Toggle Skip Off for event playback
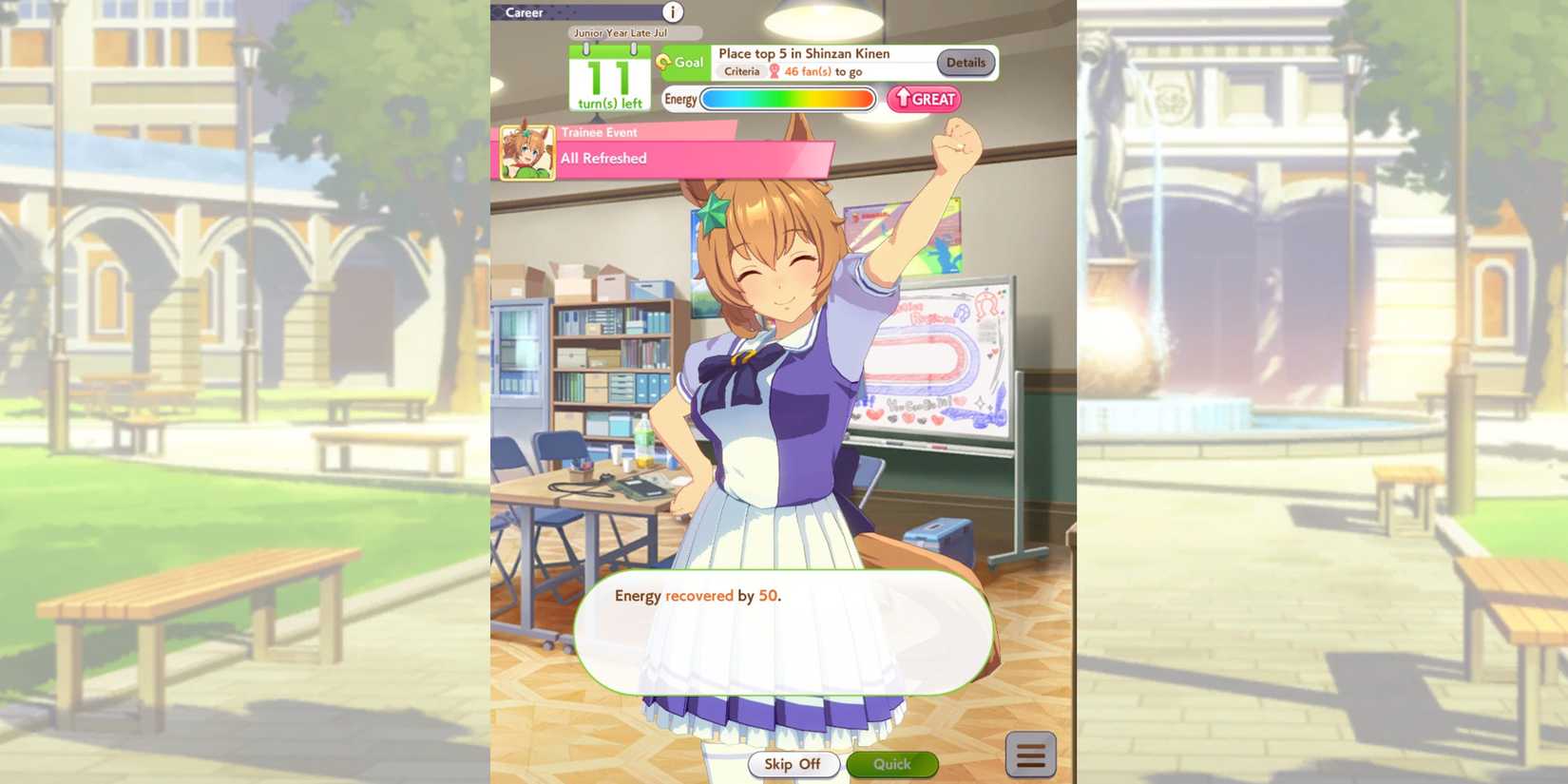Viewport: 1568px width, 784px height. 794,764
